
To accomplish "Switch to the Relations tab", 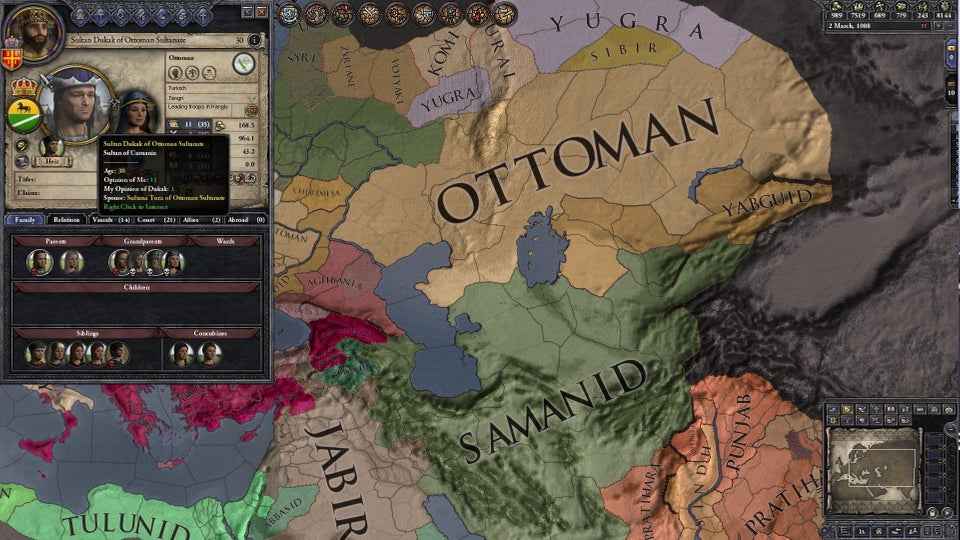I will click(x=66, y=219).
